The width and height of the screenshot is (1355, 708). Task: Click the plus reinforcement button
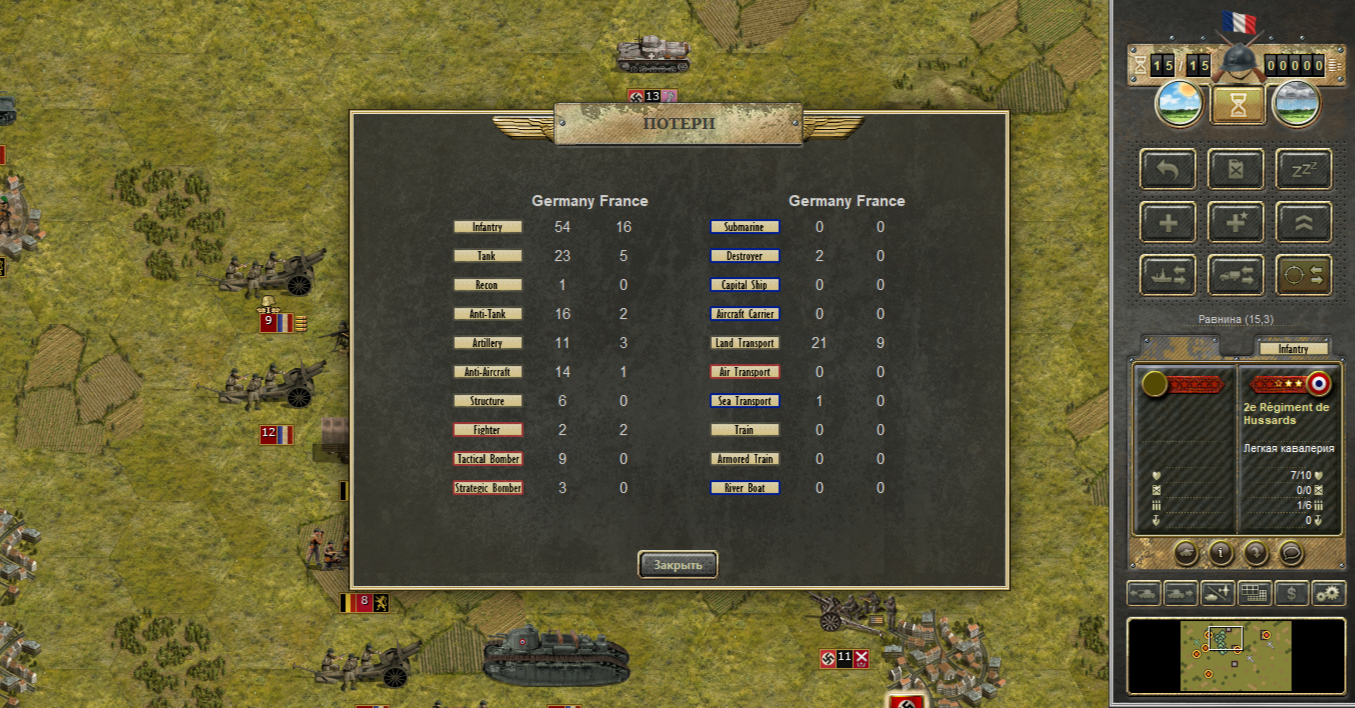tap(1168, 222)
